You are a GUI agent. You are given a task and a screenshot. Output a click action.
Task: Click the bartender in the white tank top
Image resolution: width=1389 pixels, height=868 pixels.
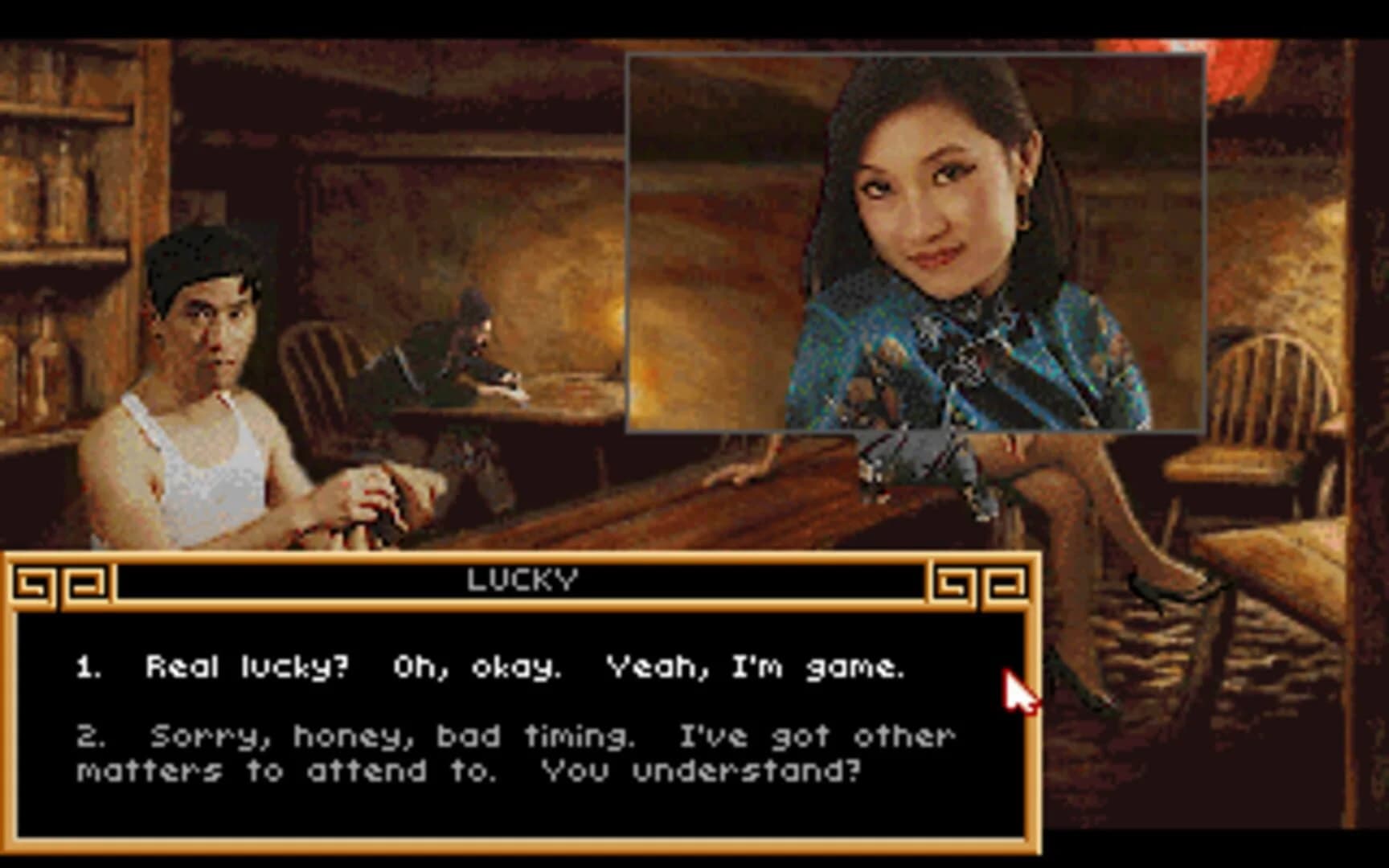pos(201,402)
